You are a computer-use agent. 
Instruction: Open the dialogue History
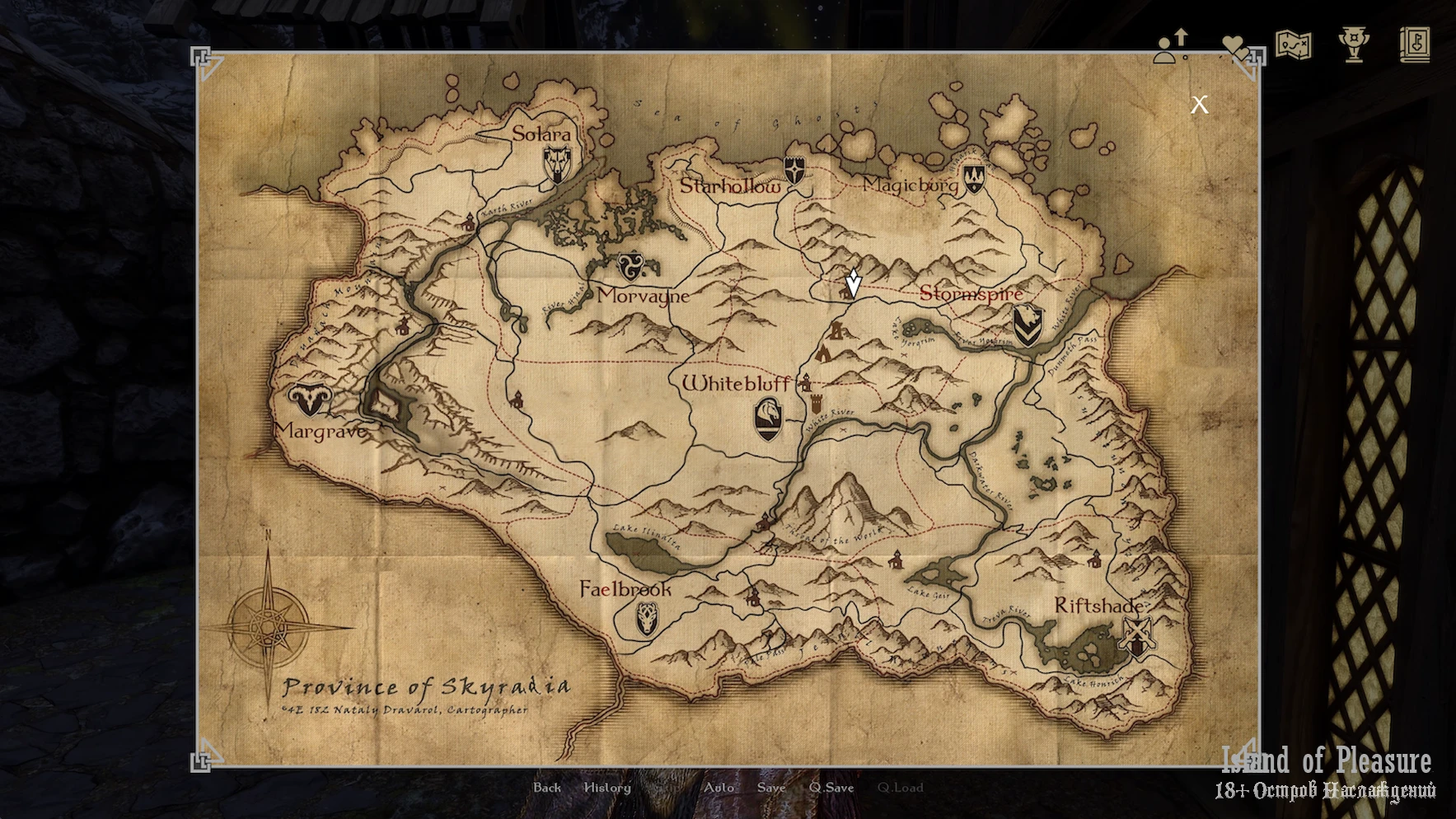[607, 788]
